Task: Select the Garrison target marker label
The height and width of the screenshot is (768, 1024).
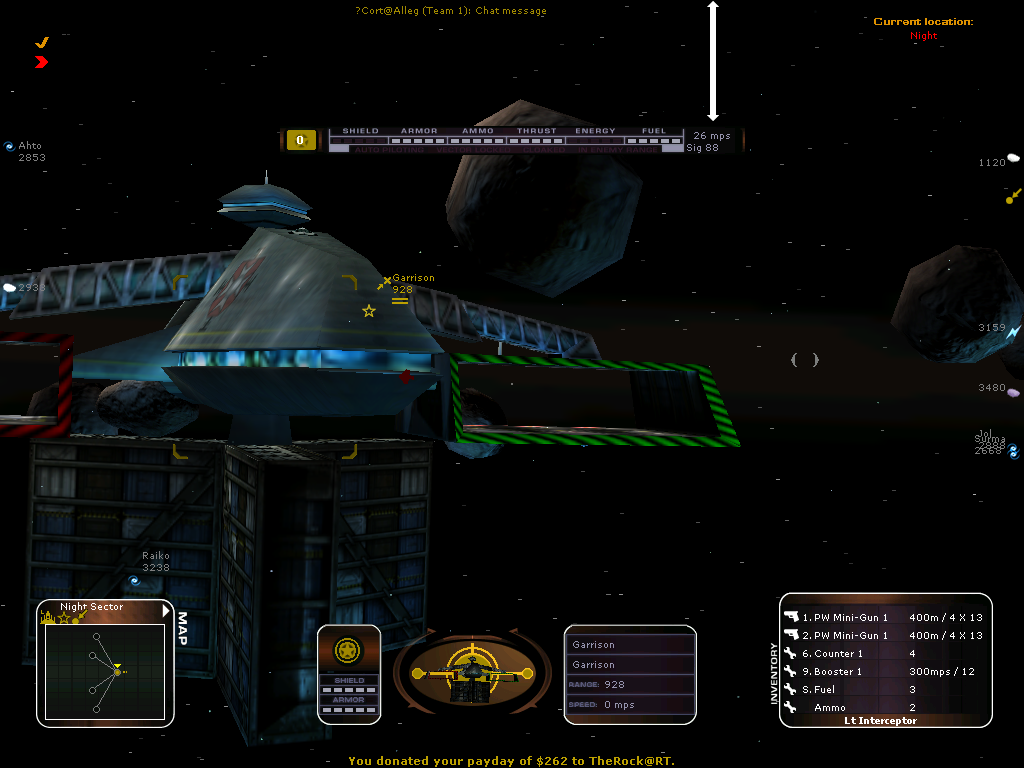Action: pyautogui.click(x=413, y=278)
